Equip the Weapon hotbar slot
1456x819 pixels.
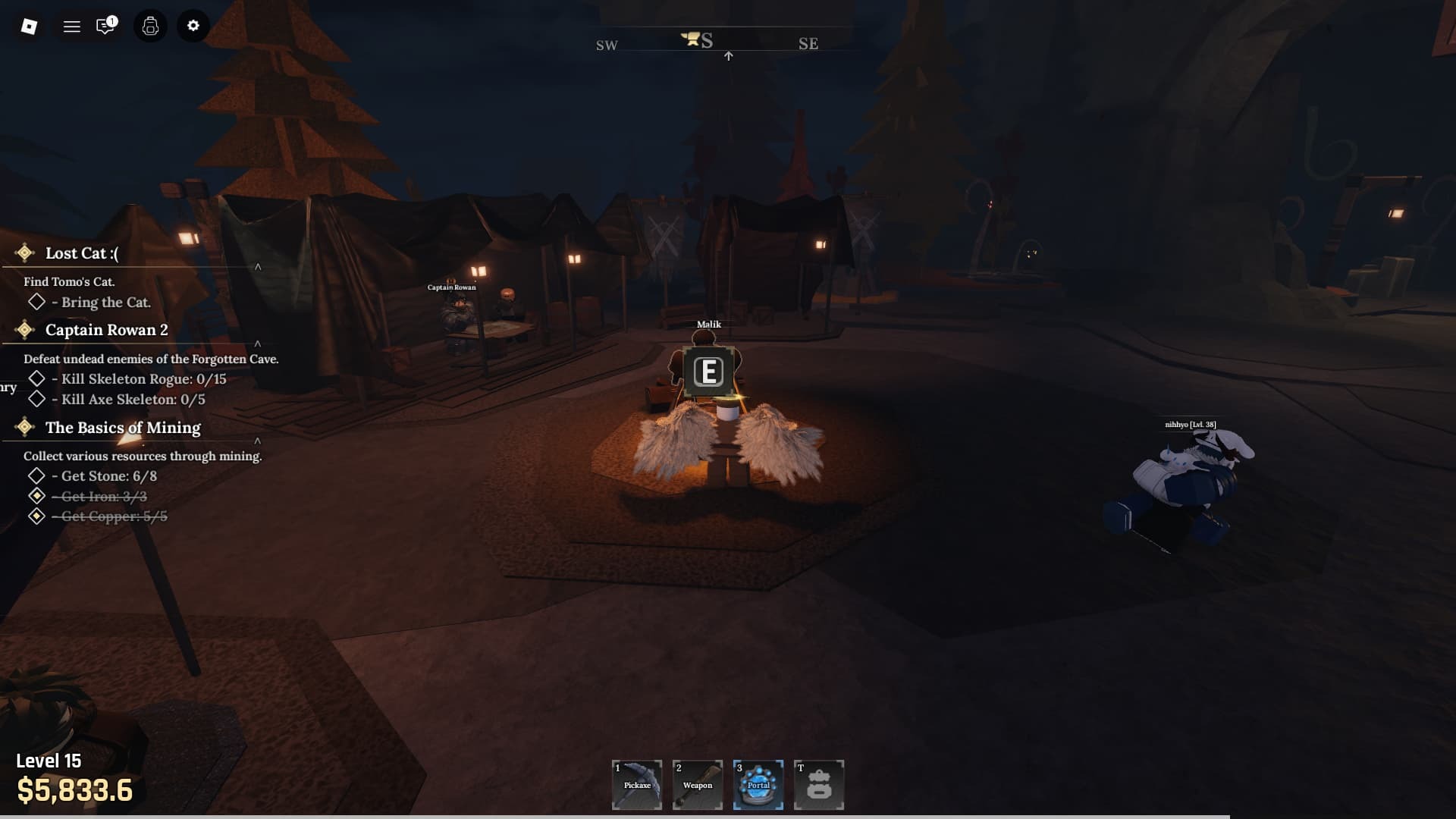pyautogui.click(x=698, y=785)
